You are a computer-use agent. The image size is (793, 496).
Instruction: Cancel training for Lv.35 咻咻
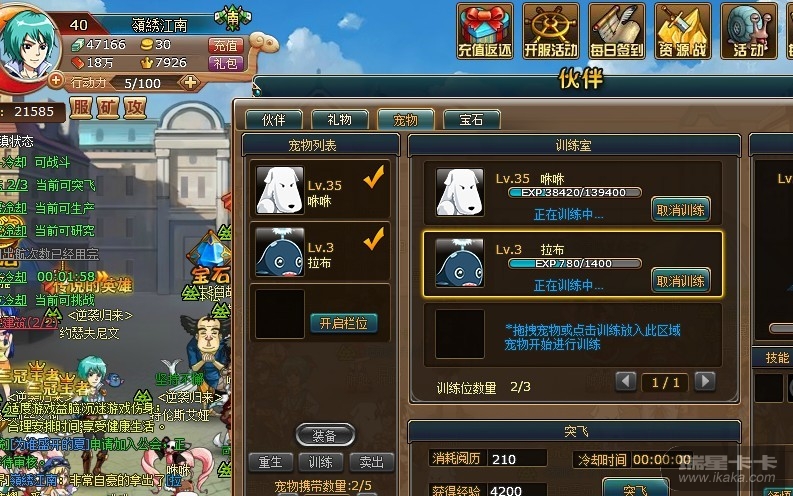681,209
